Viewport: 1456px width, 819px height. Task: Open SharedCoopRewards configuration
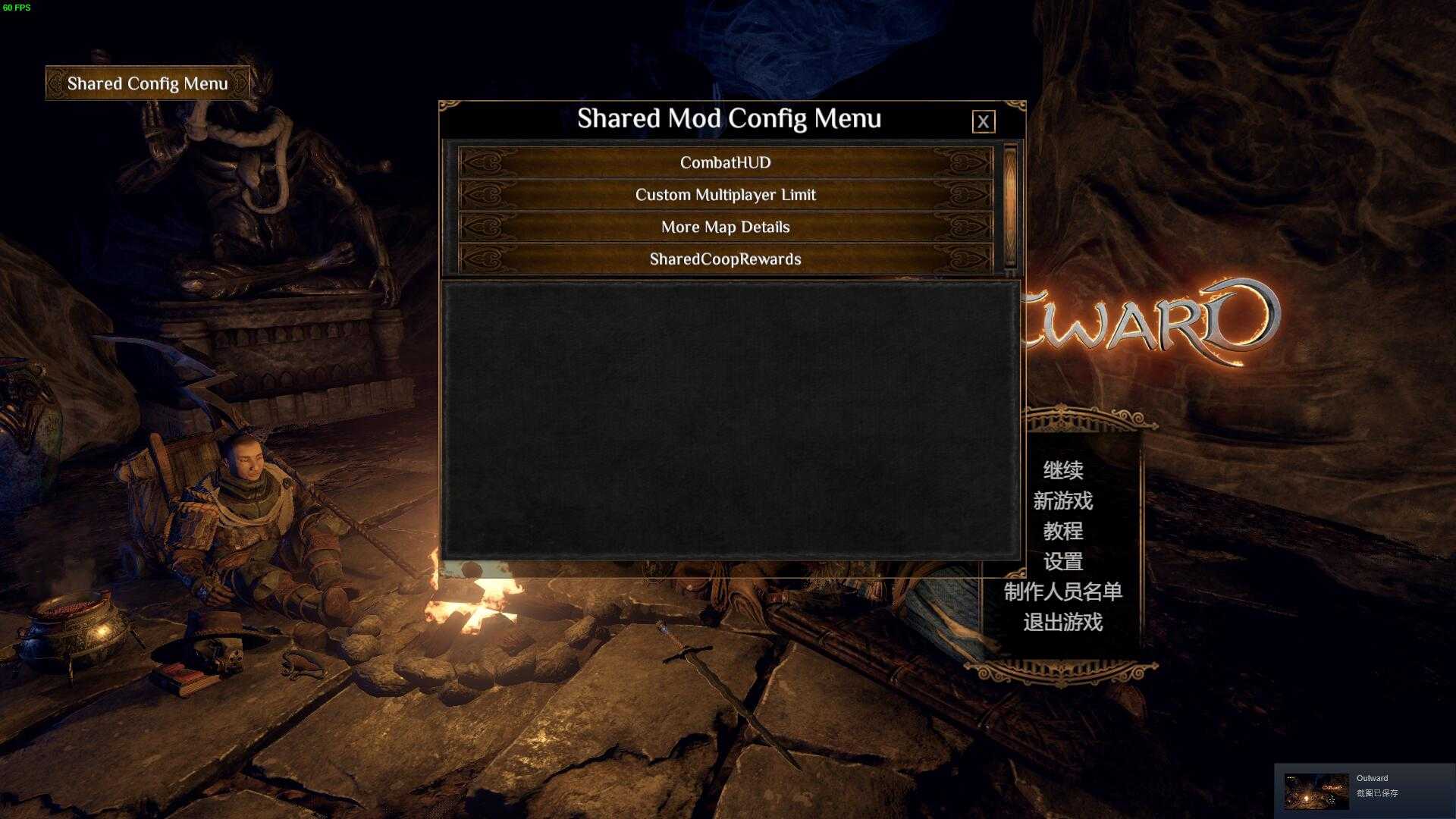(x=726, y=259)
